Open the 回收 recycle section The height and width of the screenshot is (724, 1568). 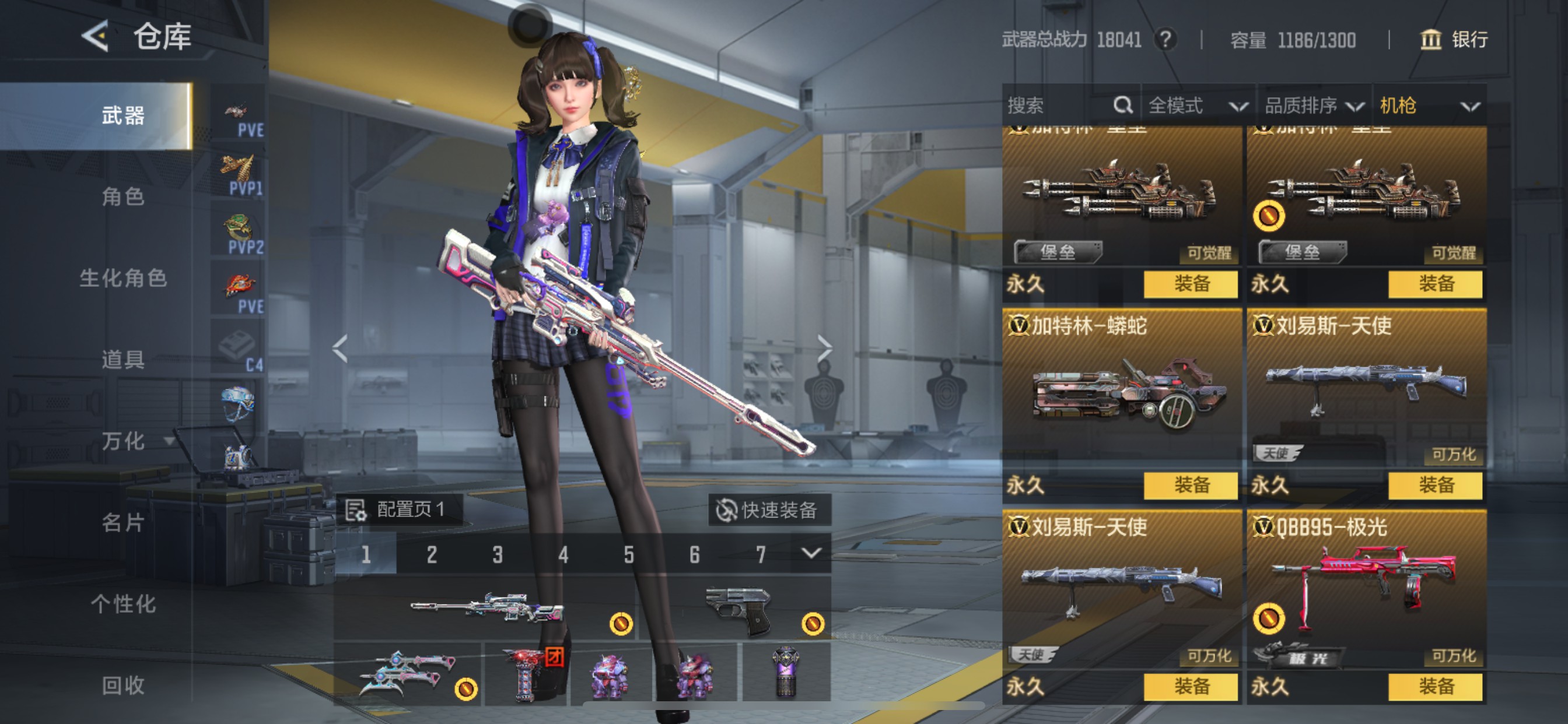(123, 685)
